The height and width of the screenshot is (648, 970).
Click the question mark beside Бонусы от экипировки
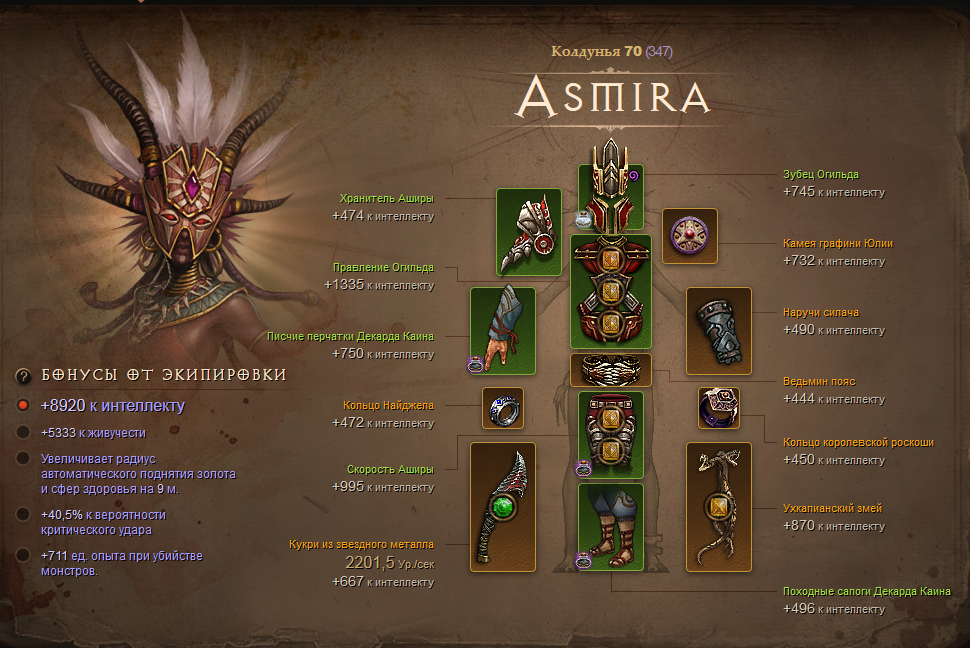[x=23, y=375]
